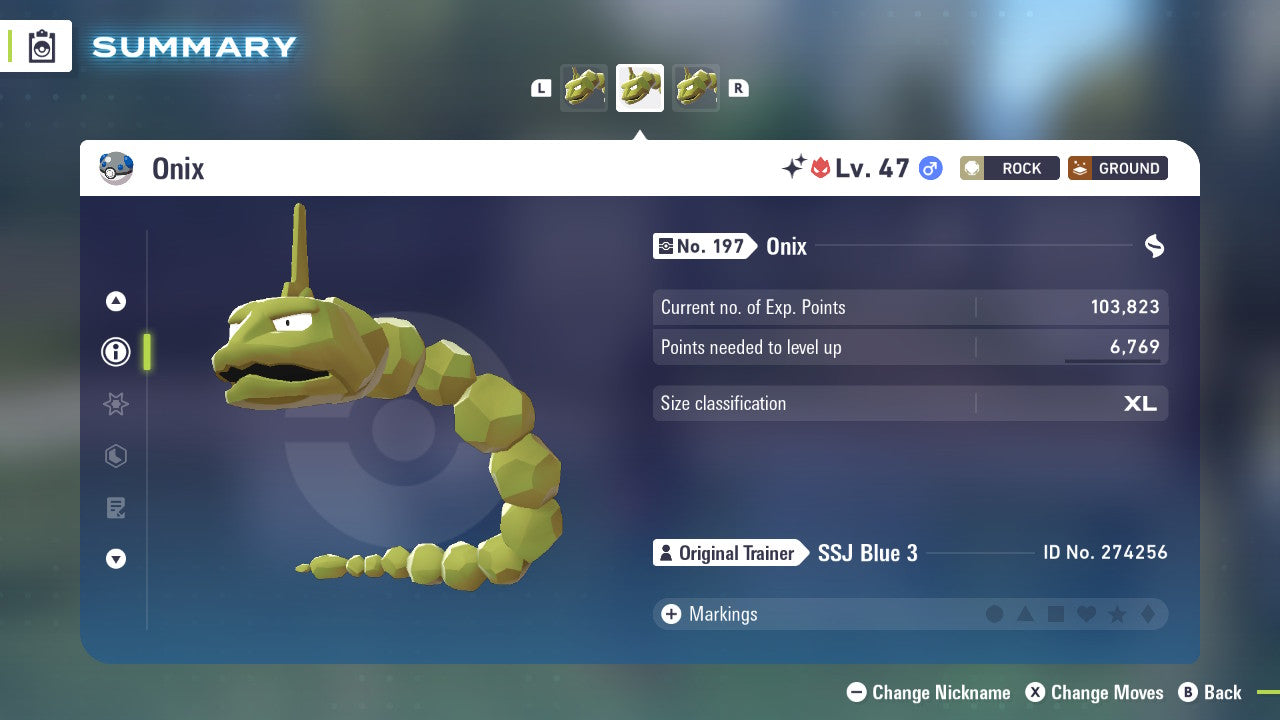Select the ROCK type label
The image size is (1280, 720).
[1010, 168]
